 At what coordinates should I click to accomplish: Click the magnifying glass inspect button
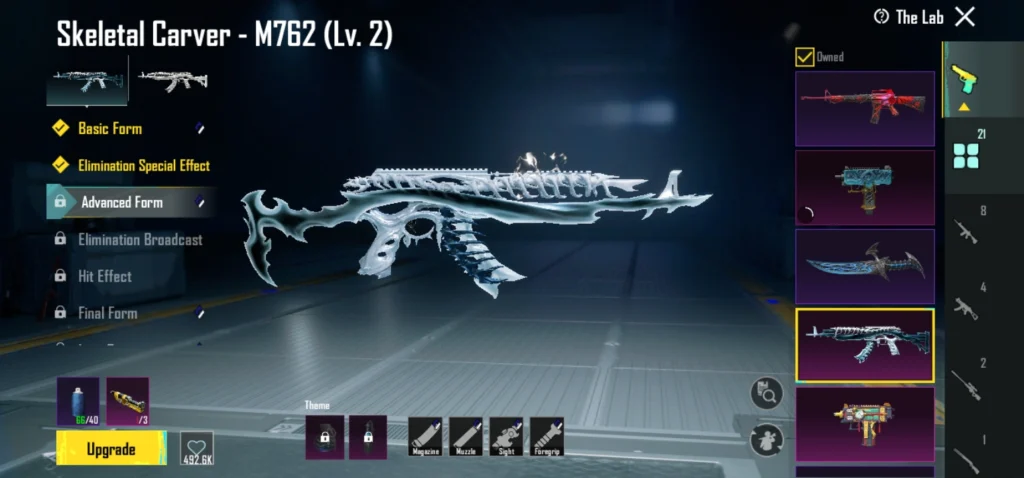(x=766, y=394)
